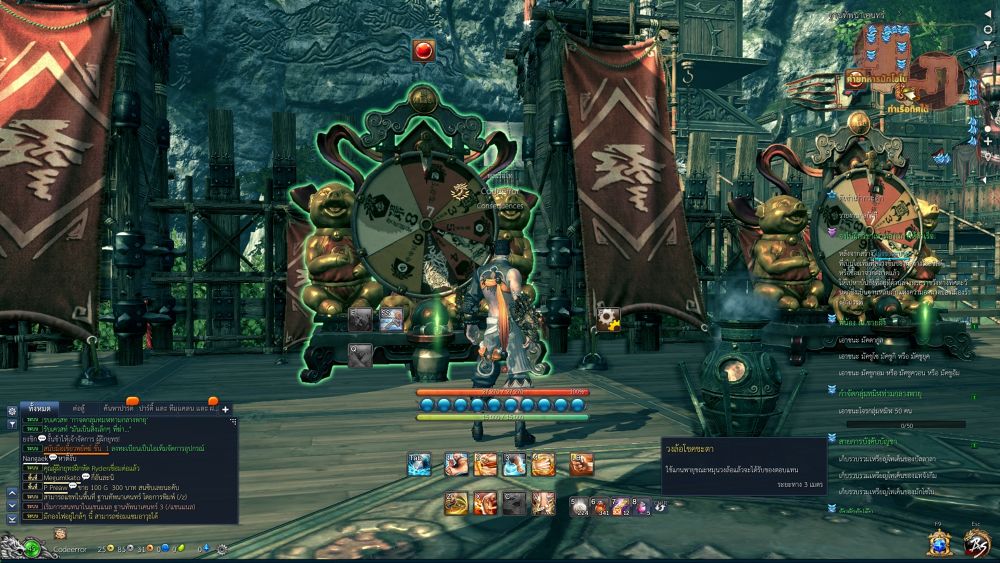Open the F9 shop icon
The image size is (1000, 563).
pos(938,542)
